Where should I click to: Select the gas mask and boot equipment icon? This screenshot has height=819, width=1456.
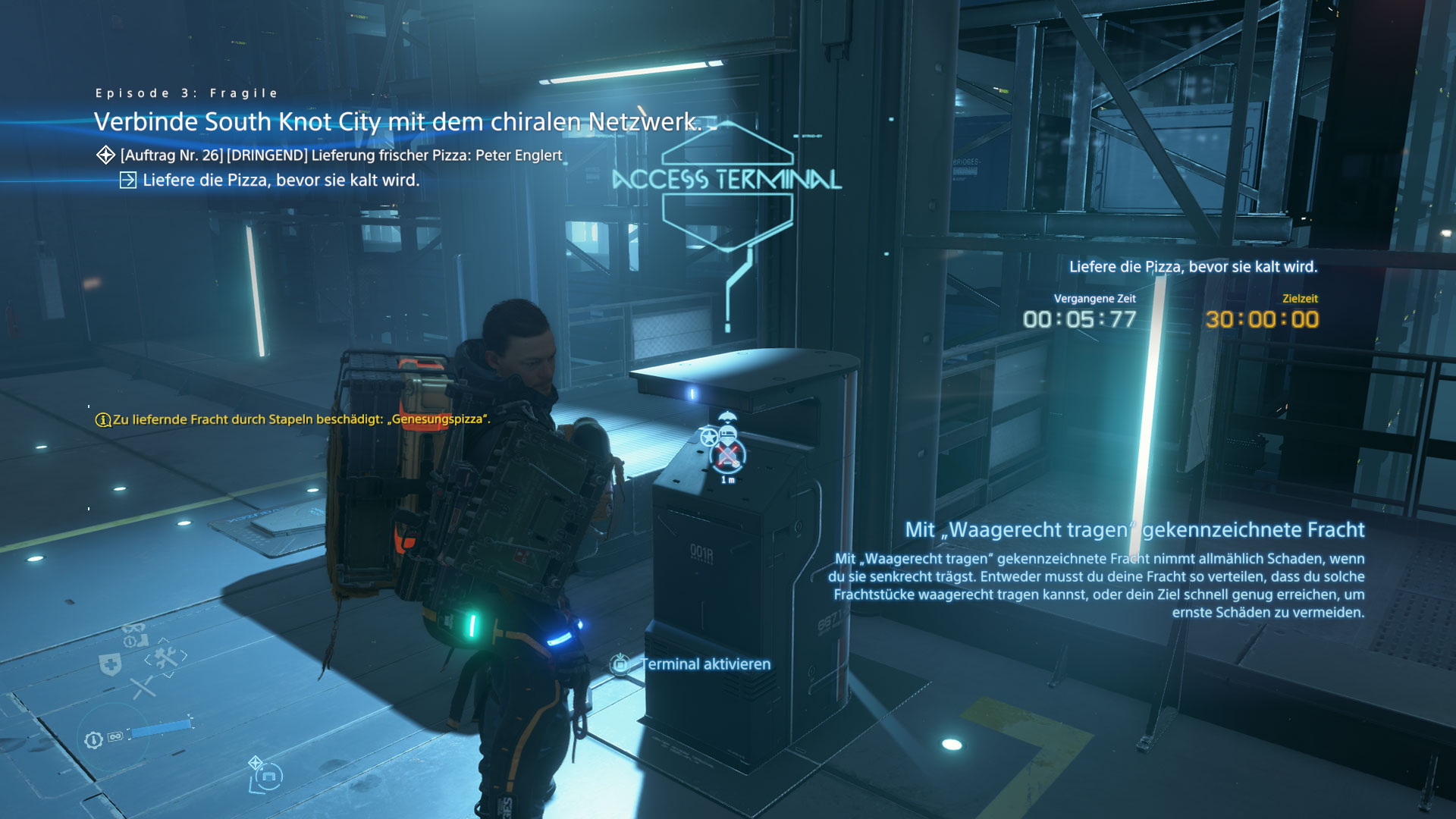135,635
